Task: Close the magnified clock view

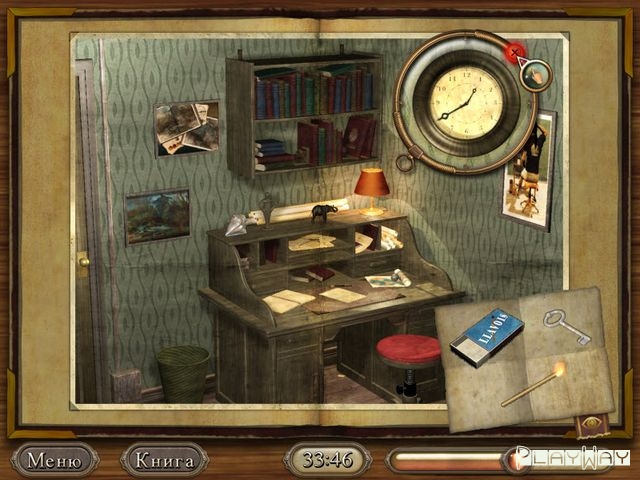Action: click(x=515, y=50)
